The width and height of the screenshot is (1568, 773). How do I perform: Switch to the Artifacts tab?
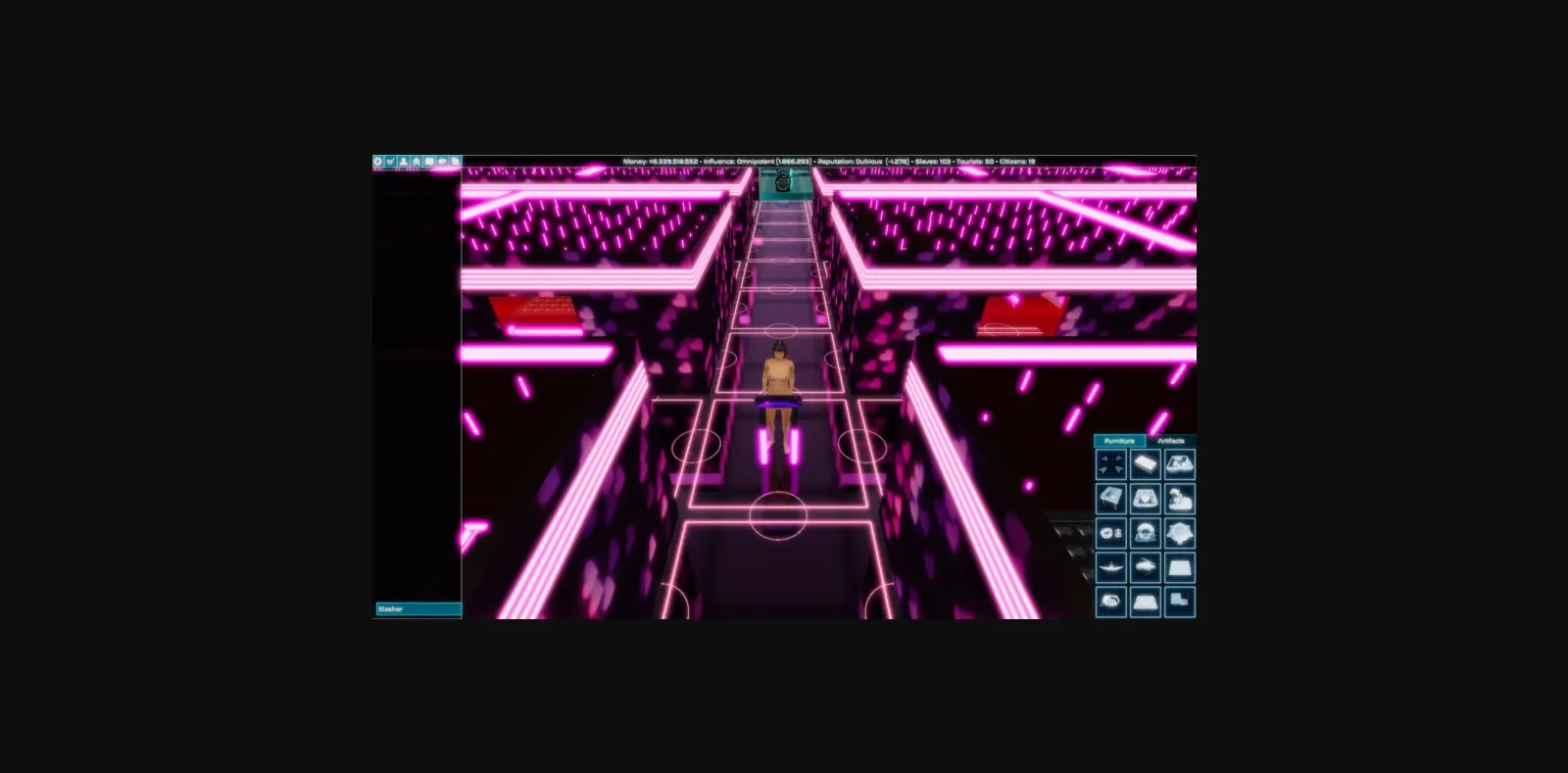(x=1170, y=441)
